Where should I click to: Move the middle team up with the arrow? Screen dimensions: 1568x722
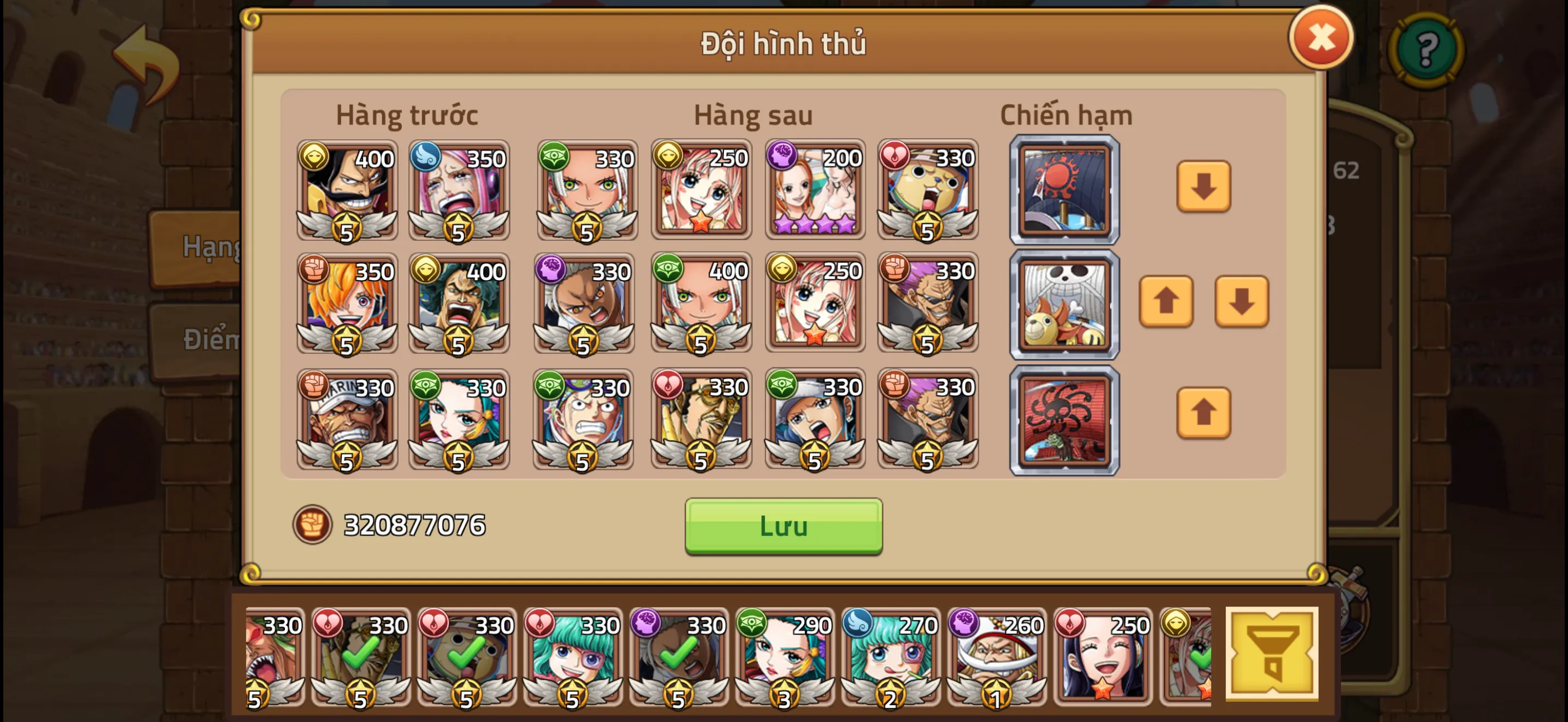click(x=1165, y=301)
